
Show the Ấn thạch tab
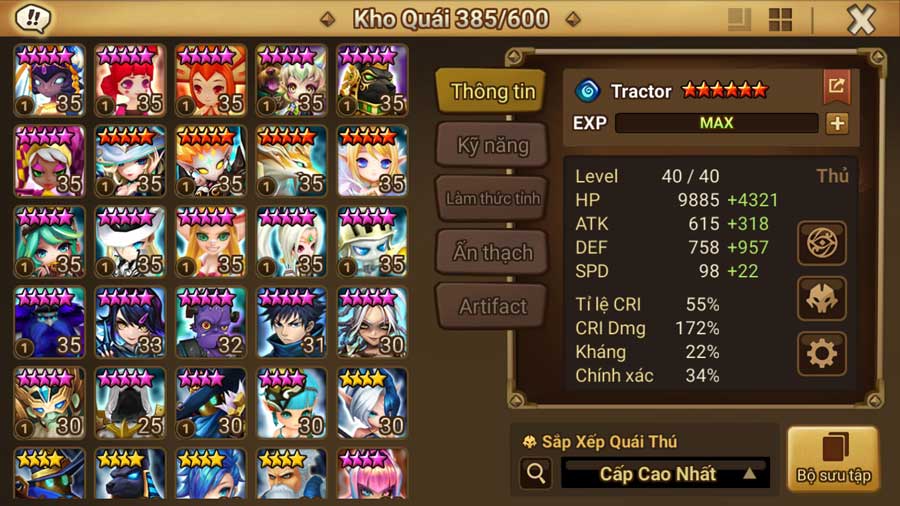coord(492,252)
